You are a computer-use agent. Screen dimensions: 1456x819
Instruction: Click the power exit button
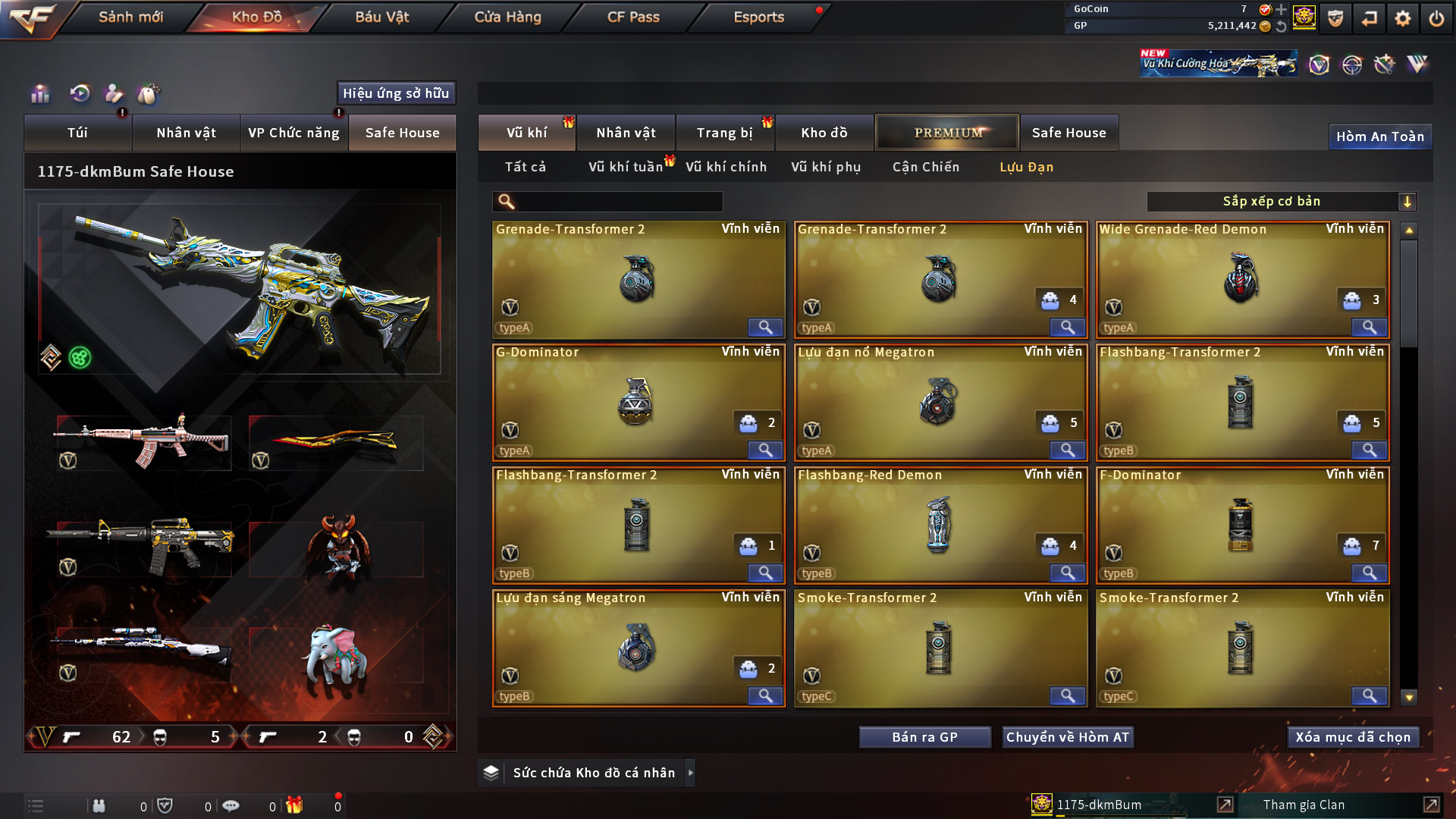point(1436,18)
